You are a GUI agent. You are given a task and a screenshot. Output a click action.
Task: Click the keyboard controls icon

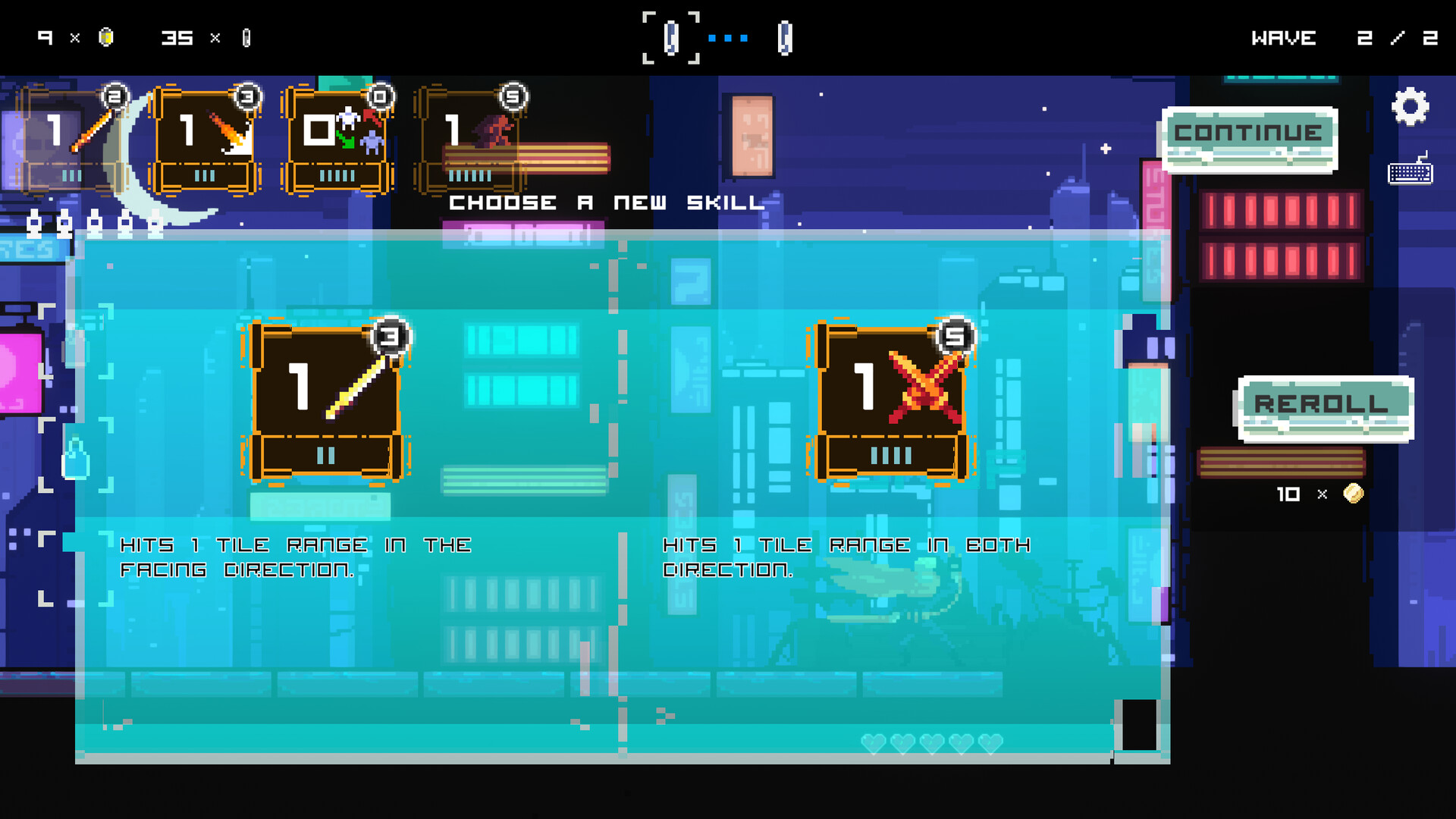coord(1410,171)
